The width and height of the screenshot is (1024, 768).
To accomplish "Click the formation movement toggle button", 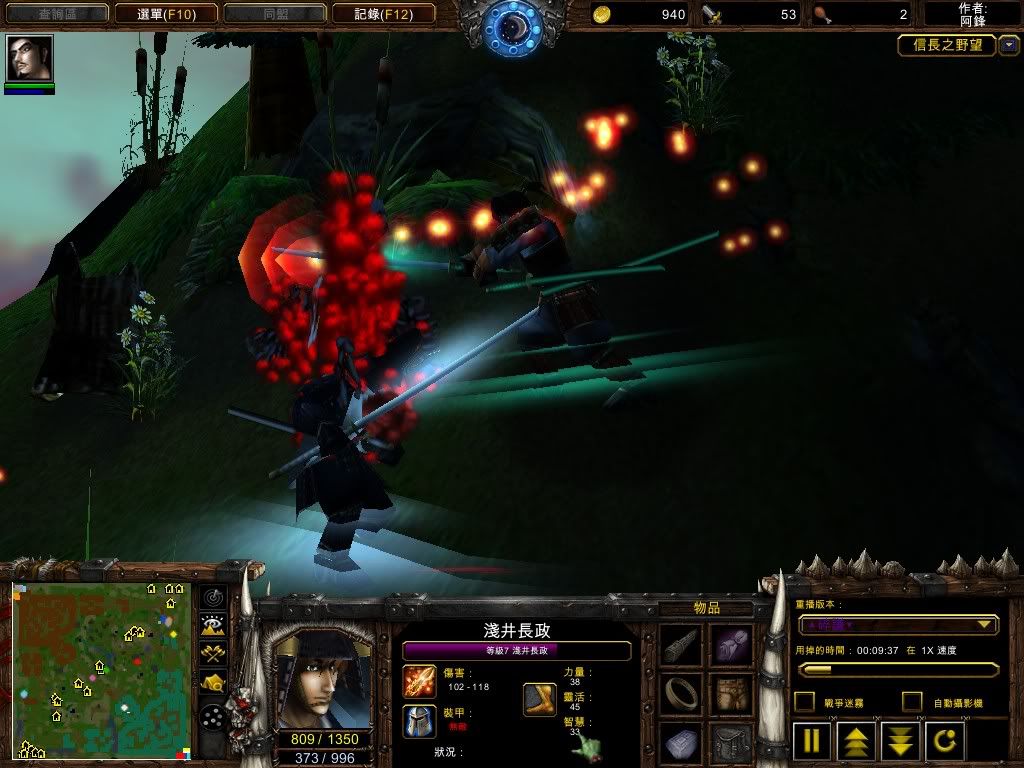I will [213, 717].
